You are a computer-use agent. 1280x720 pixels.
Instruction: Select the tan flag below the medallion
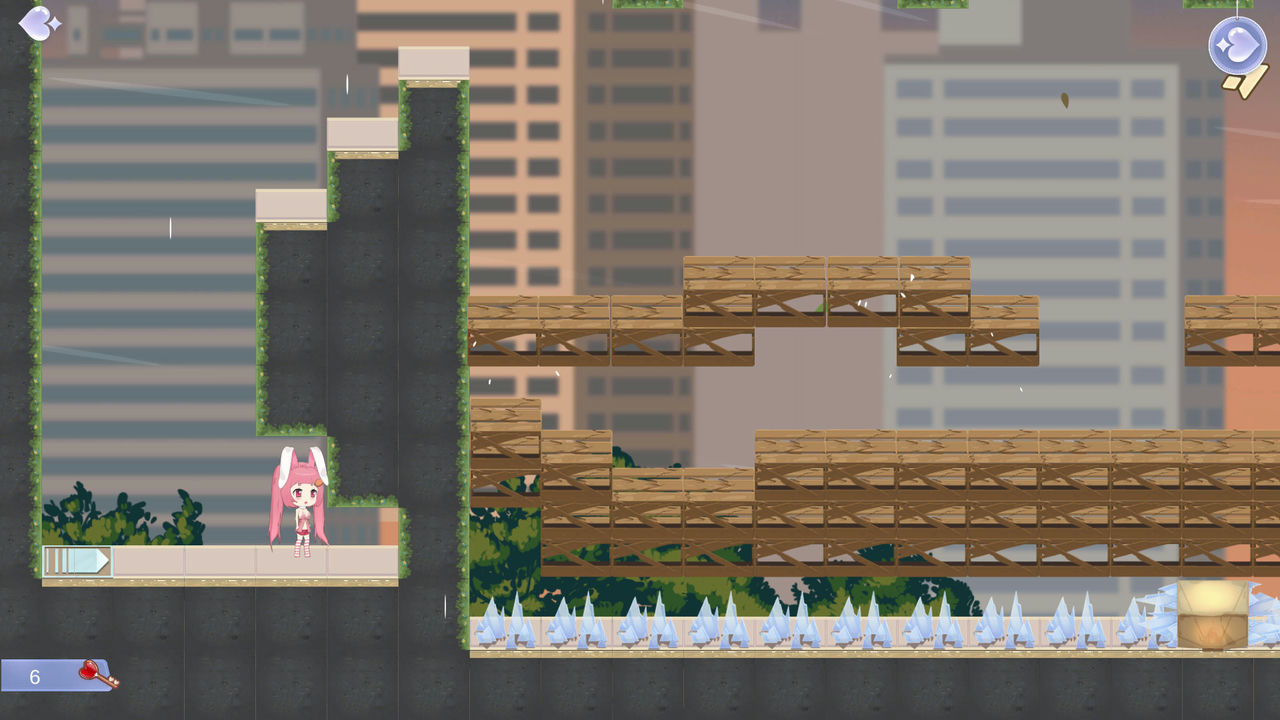tap(1245, 82)
